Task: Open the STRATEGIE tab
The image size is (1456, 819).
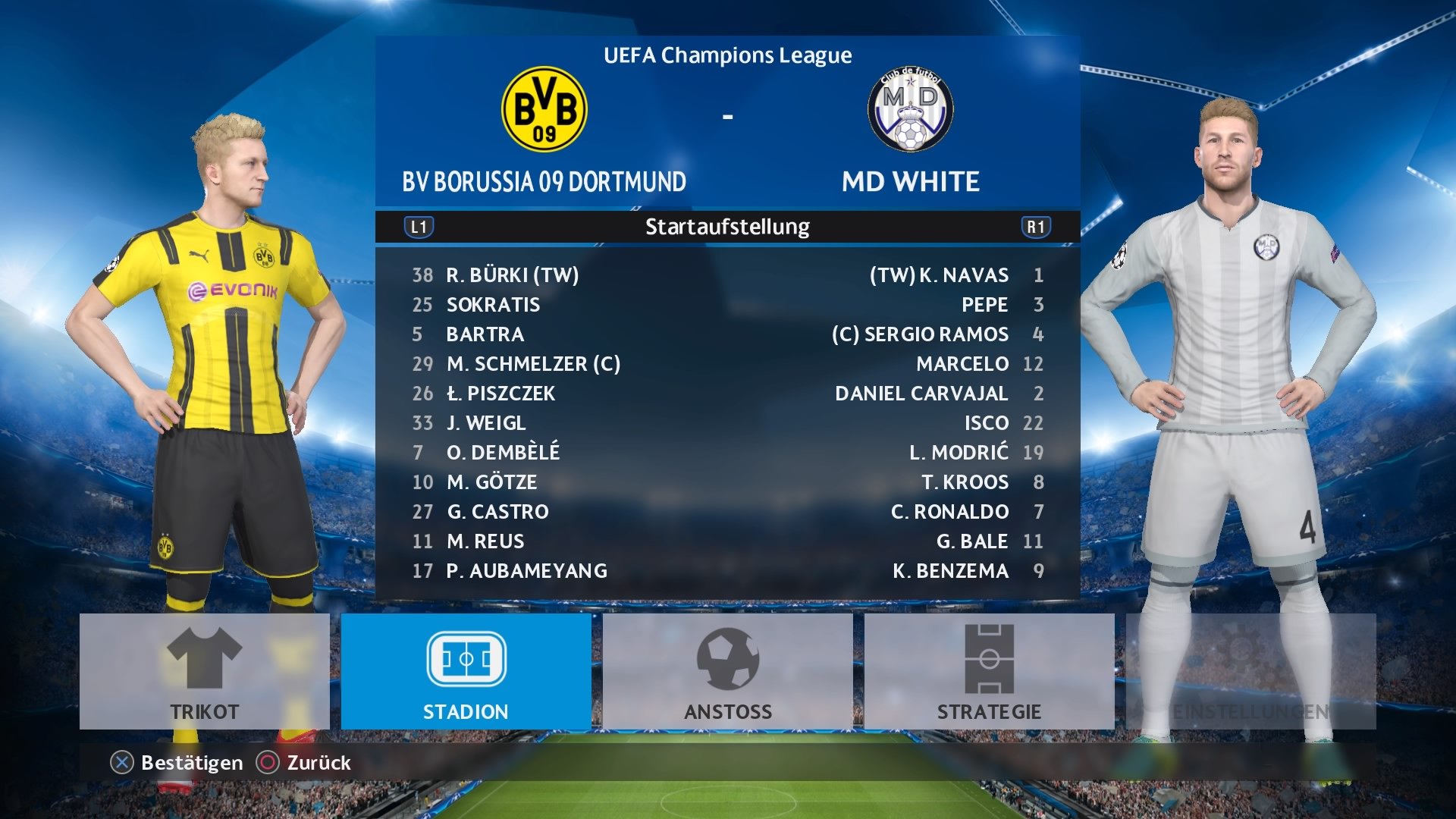Action: pyautogui.click(x=990, y=712)
